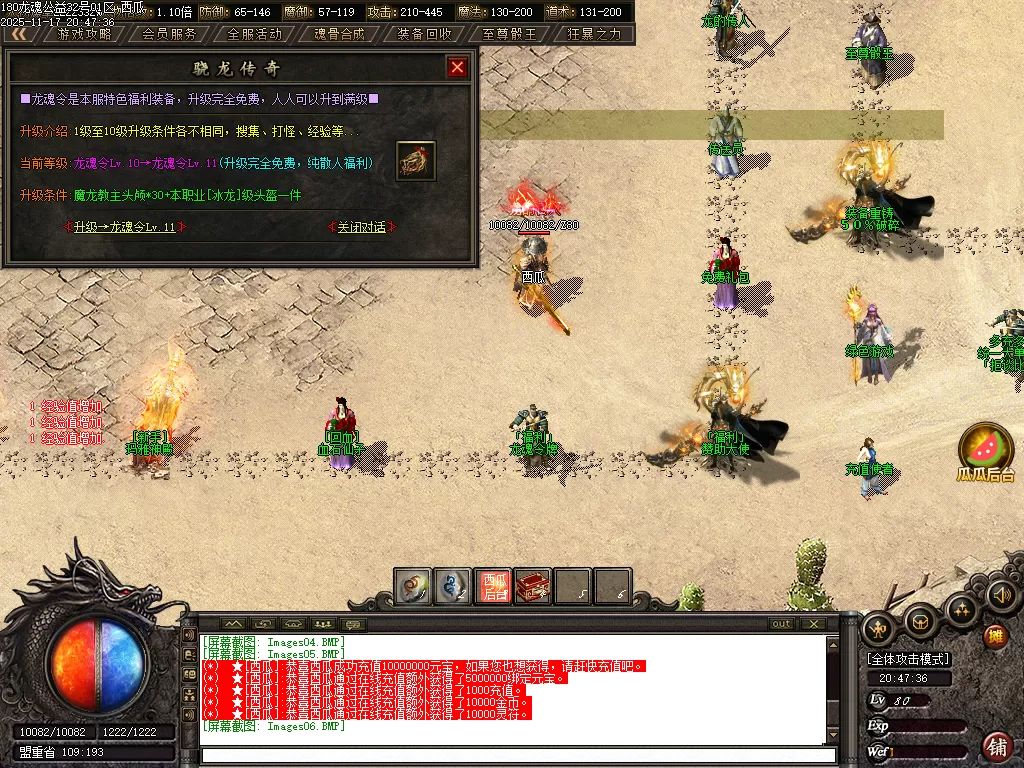This screenshot has height=768, width=1024.
Task: Open the 会员服务 tab
Action: (x=169, y=33)
